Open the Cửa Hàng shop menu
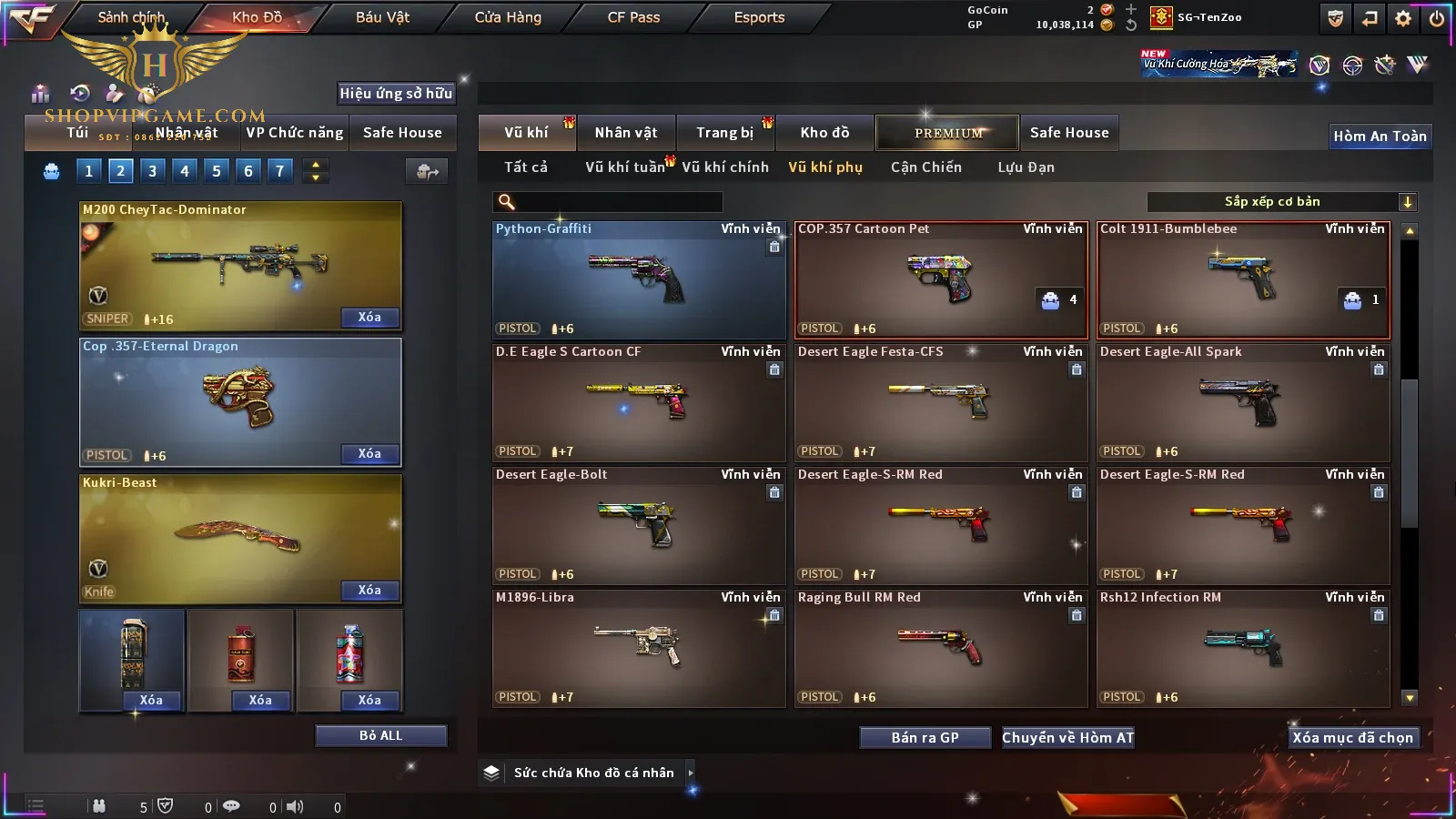1456x819 pixels. [x=508, y=17]
